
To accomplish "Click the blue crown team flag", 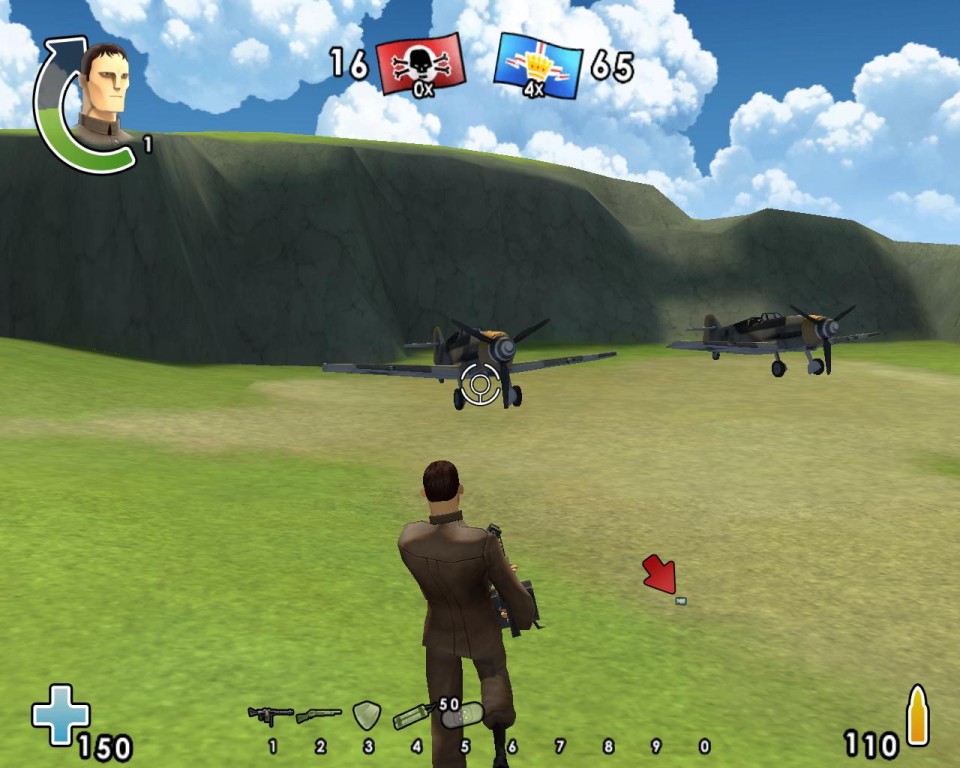I will pos(538,66).
